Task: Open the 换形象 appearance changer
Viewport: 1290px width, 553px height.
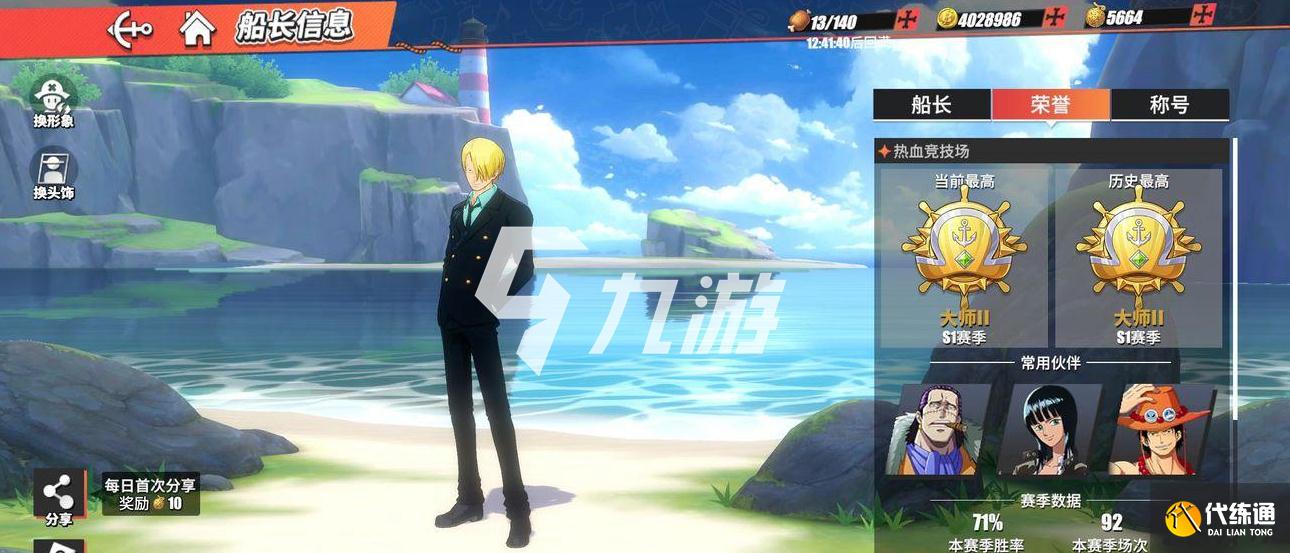Action: tap(53, 102)
